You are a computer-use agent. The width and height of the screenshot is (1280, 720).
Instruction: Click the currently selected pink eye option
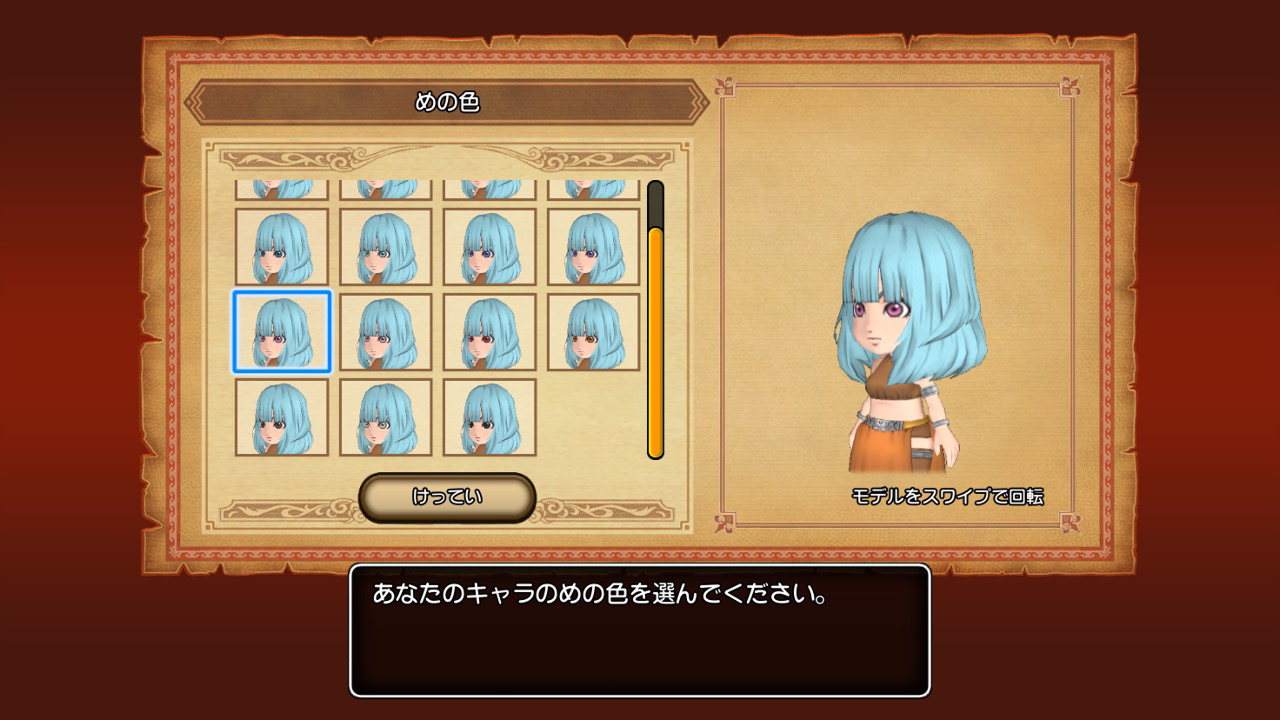[283, 332]
